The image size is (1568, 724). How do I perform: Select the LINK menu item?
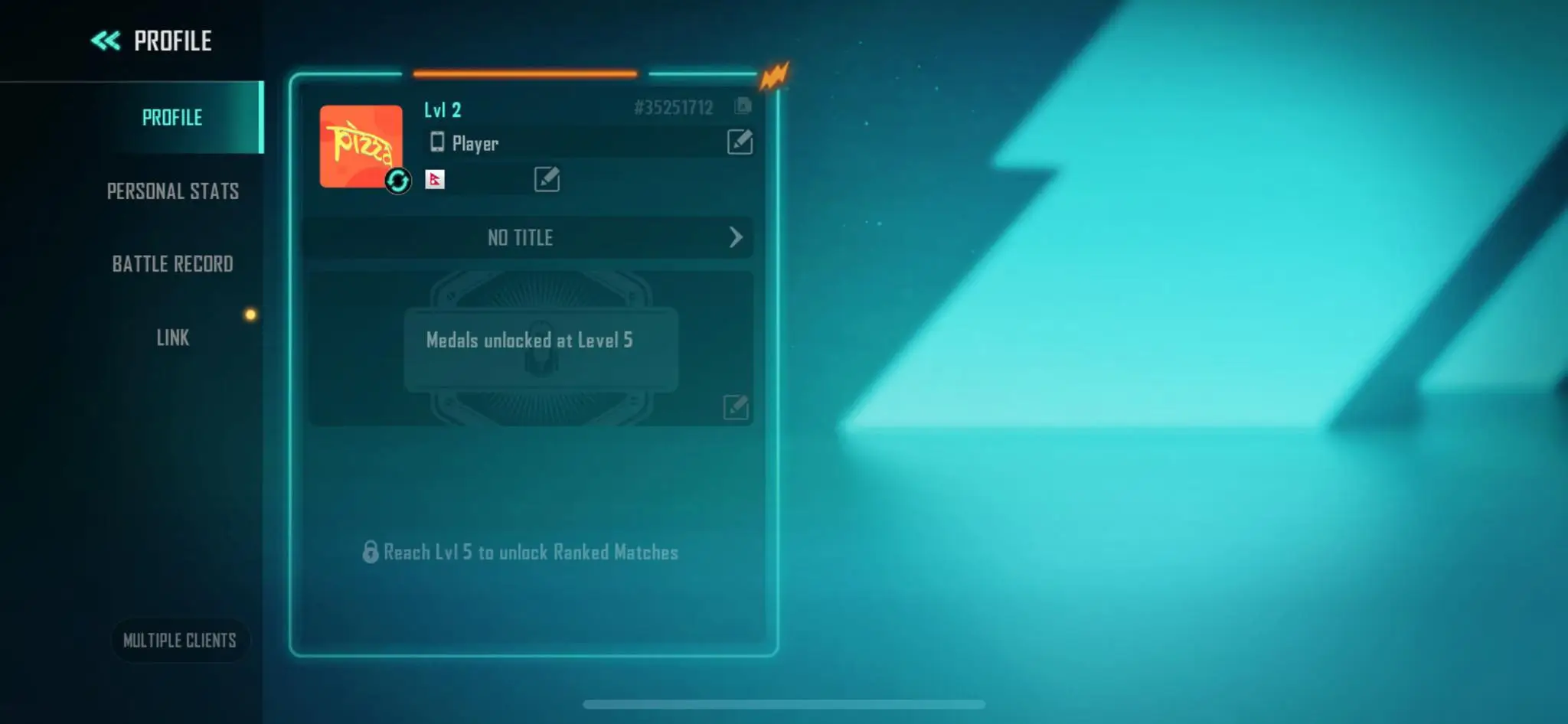[173, 338]
